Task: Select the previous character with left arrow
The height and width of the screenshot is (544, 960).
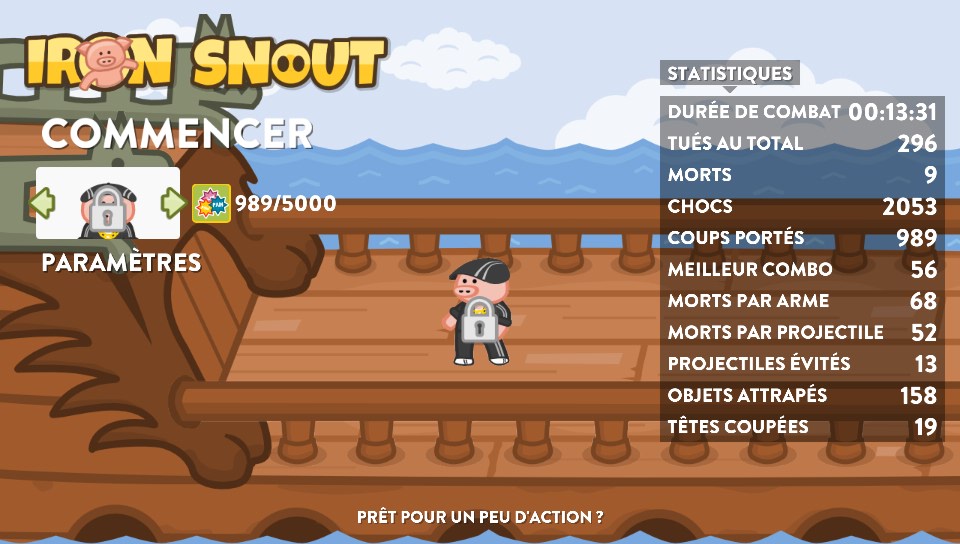Action: pyautogui.click(x=42, y=203)
